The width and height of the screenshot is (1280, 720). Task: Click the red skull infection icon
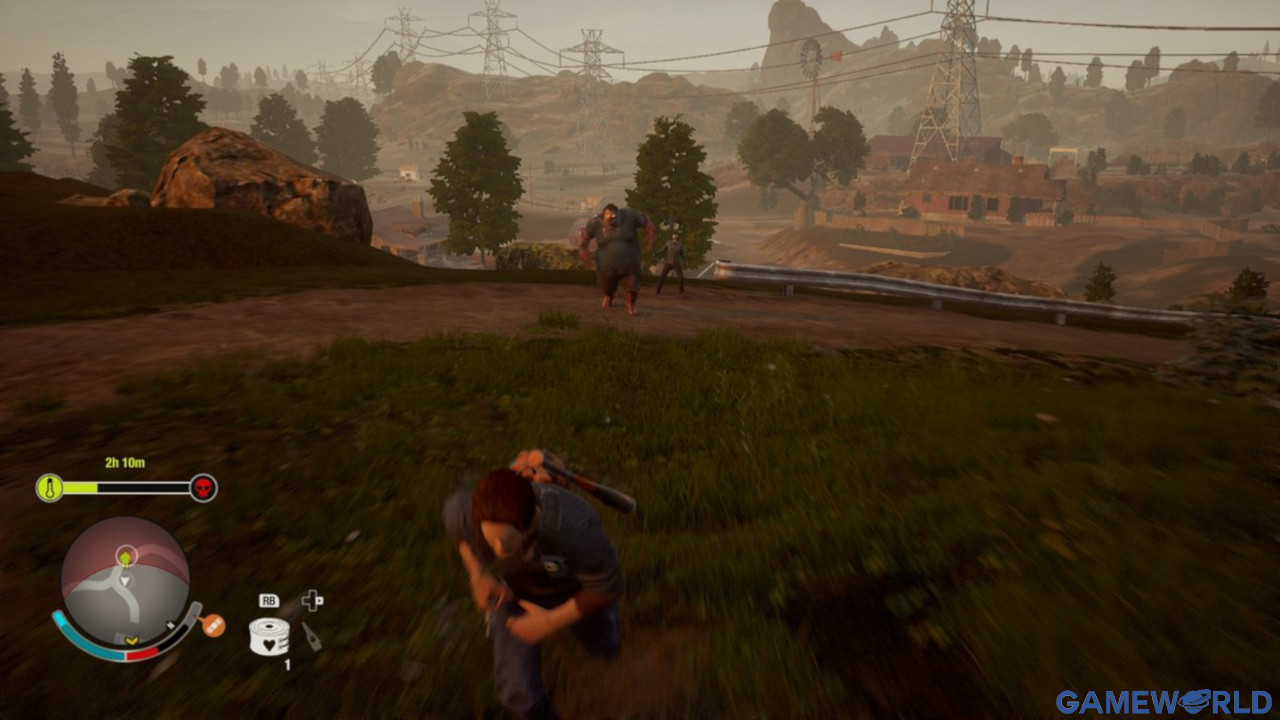[203, 488]
